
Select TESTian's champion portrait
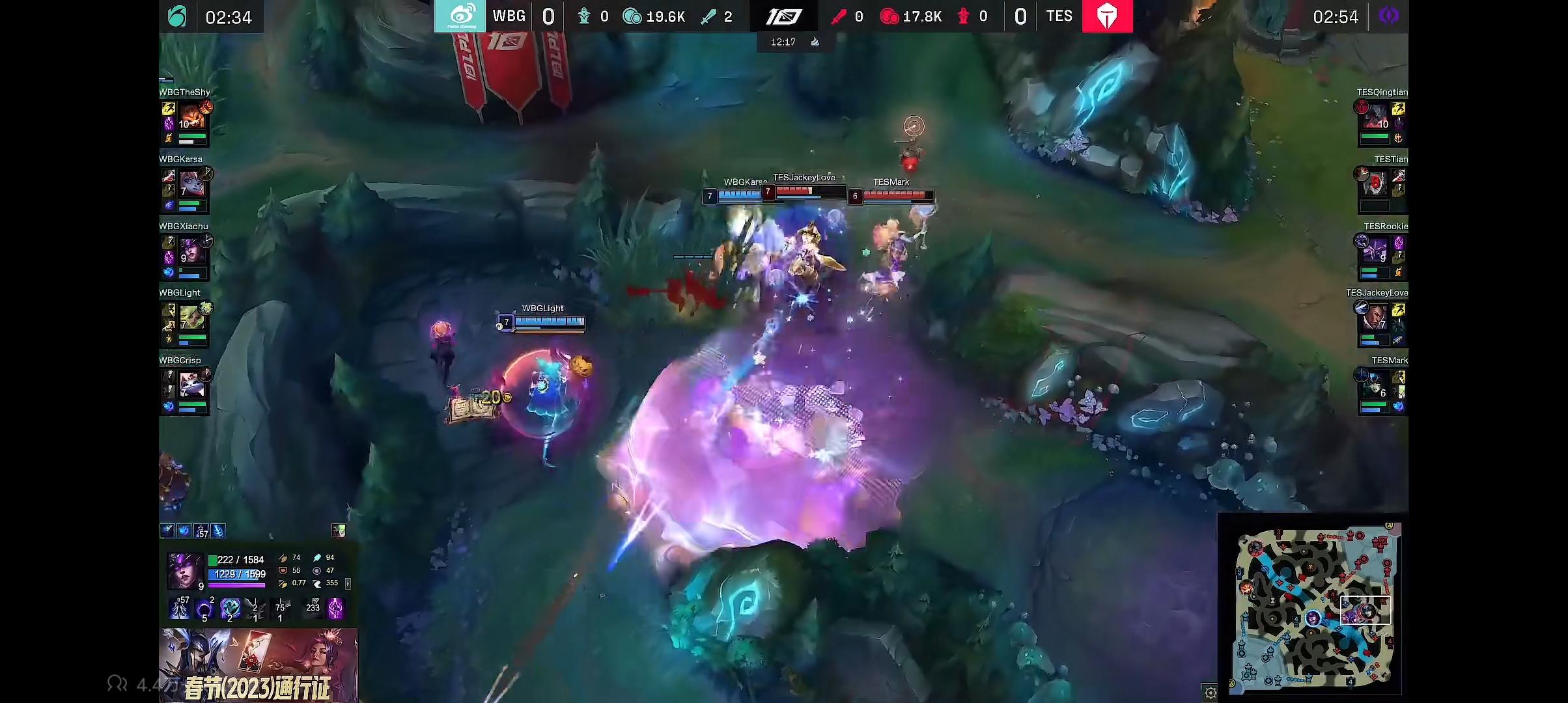(1376, 185)
